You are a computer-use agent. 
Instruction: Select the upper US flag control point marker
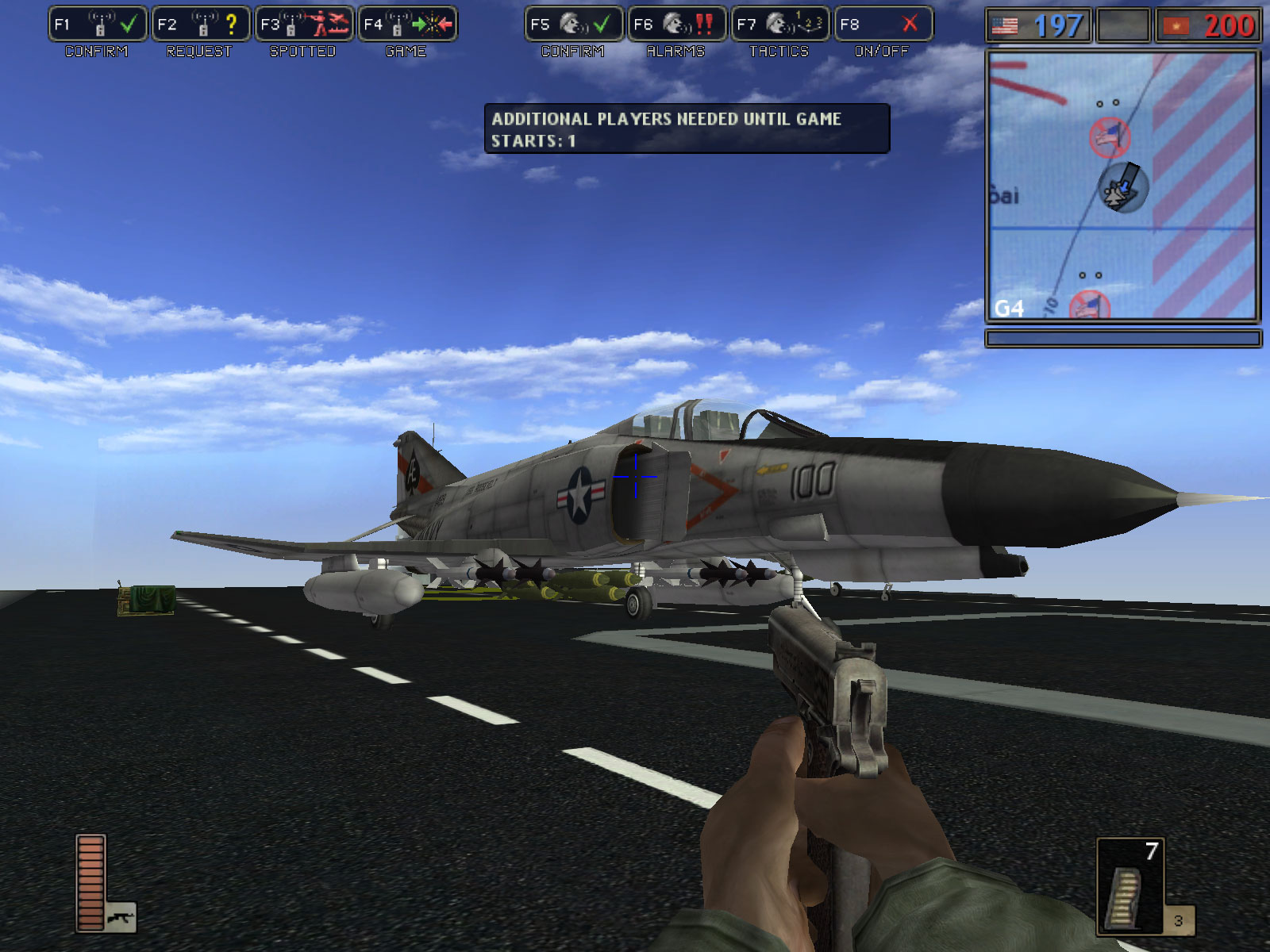[x=1109, y=136]
